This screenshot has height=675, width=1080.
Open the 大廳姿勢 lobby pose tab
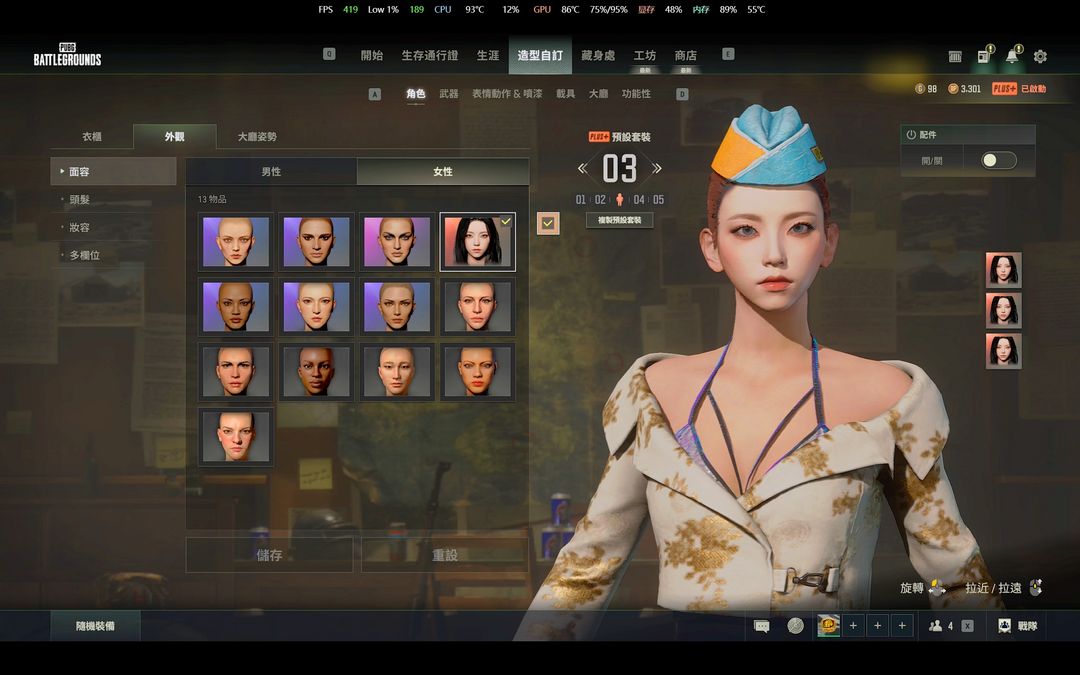tap(257, 137)
